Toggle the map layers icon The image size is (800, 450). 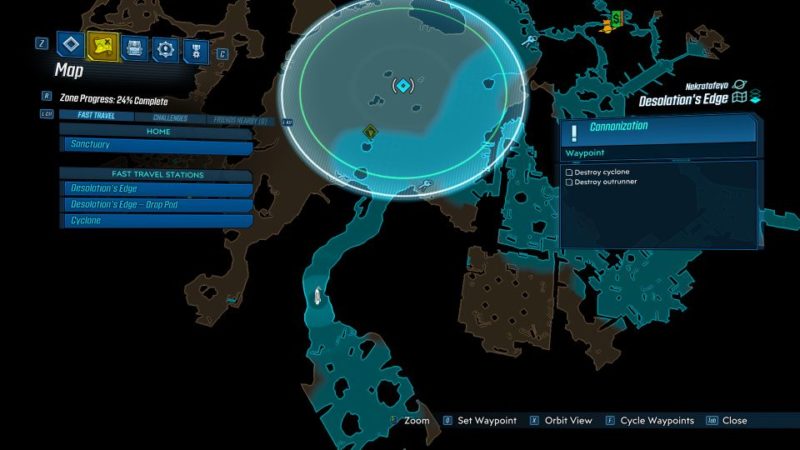pyautogui.click(x=755, y=97)
